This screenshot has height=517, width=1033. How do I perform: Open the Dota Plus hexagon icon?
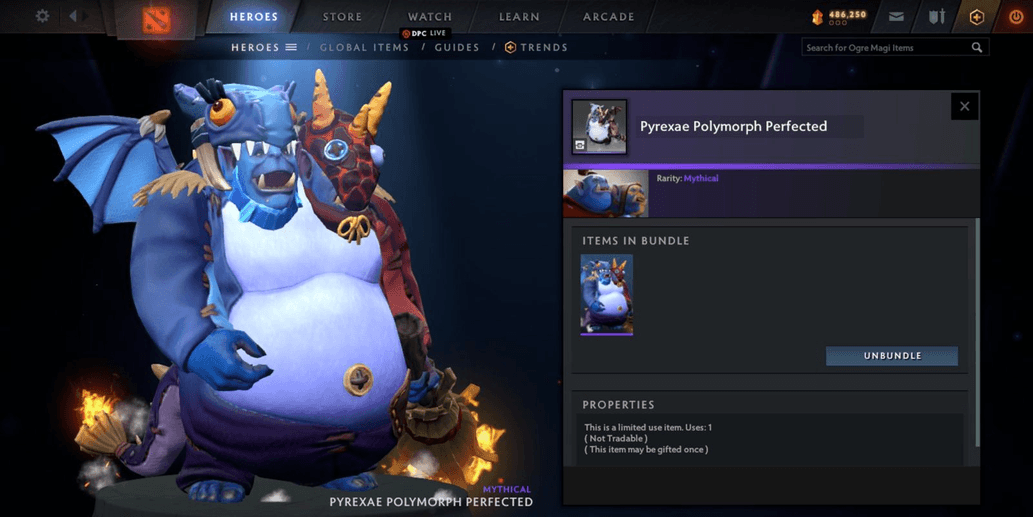click(977, 17)
